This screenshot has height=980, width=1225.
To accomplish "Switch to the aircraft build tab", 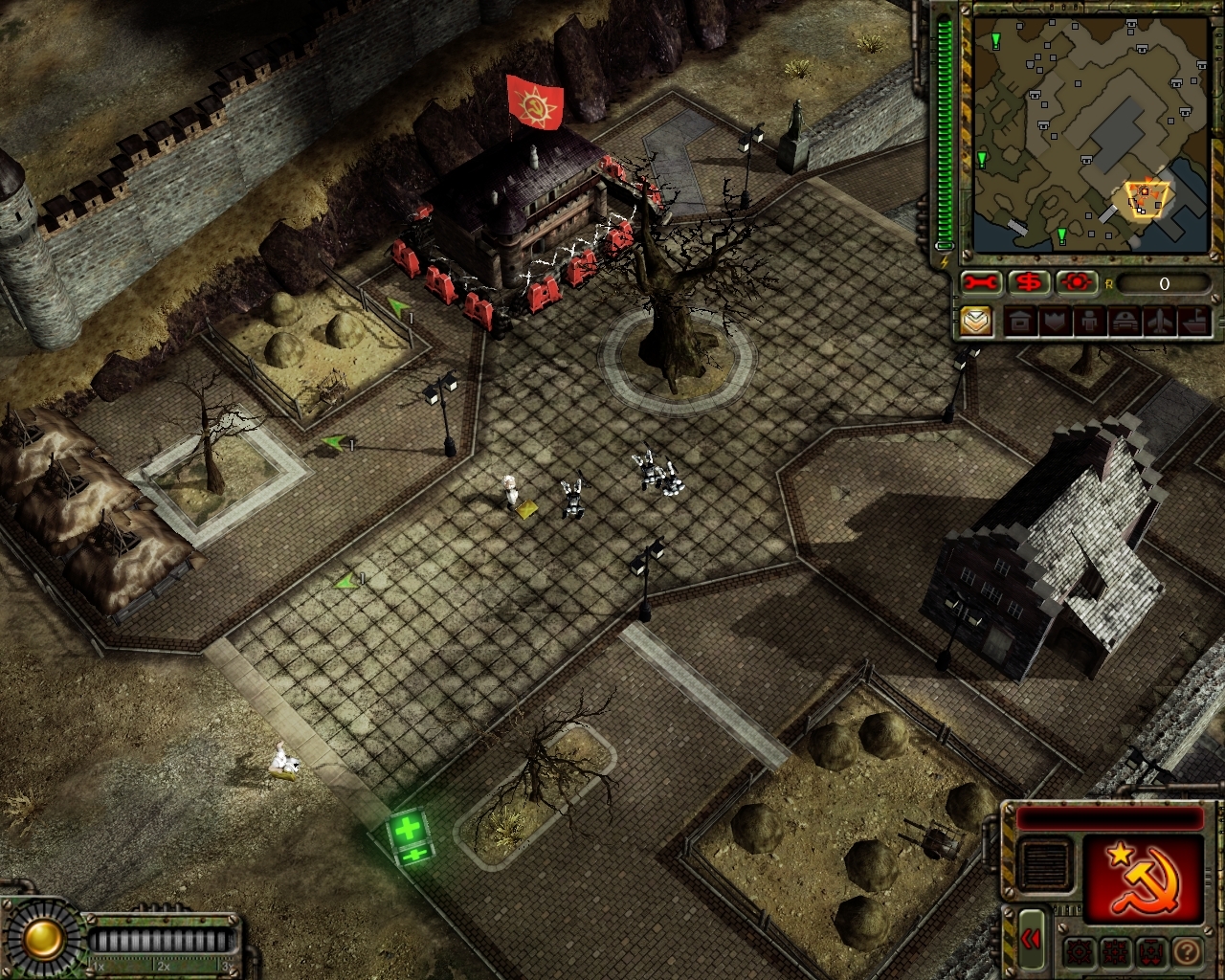I will click(1158, 322).
